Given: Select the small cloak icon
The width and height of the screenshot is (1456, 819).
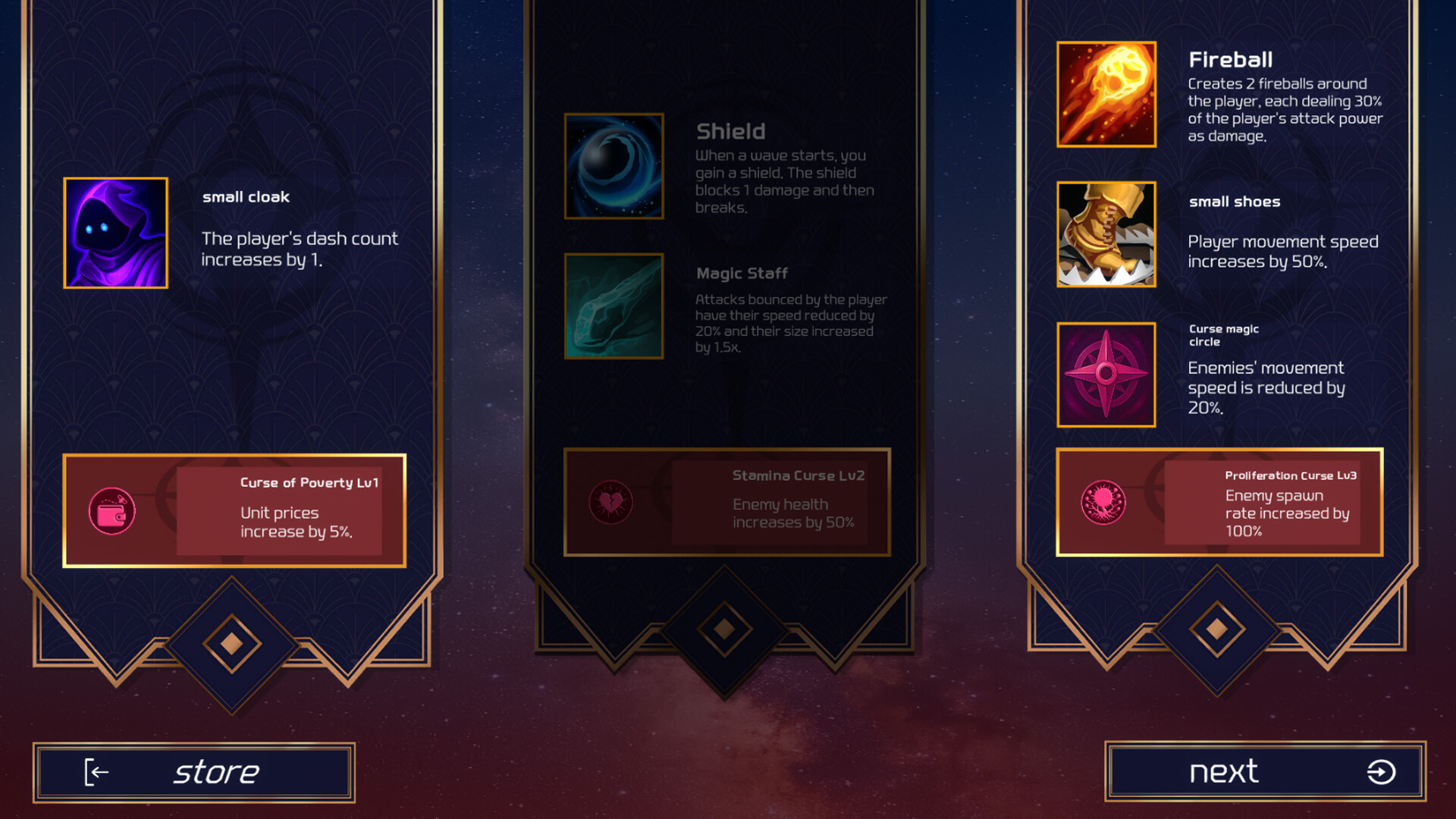Looking at the screenshot, I should click(115, 233).
